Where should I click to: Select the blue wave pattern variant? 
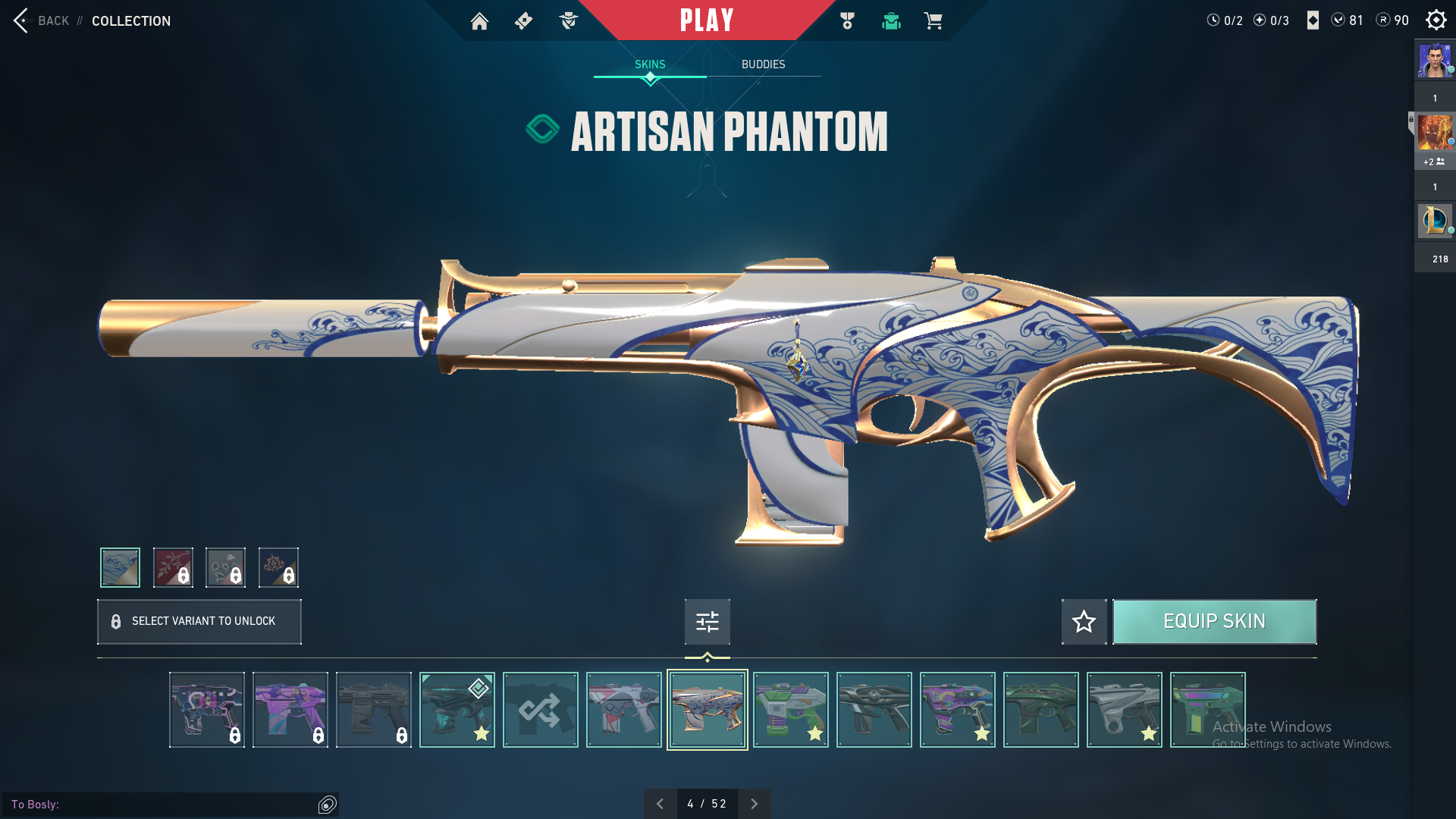[120, 567]
